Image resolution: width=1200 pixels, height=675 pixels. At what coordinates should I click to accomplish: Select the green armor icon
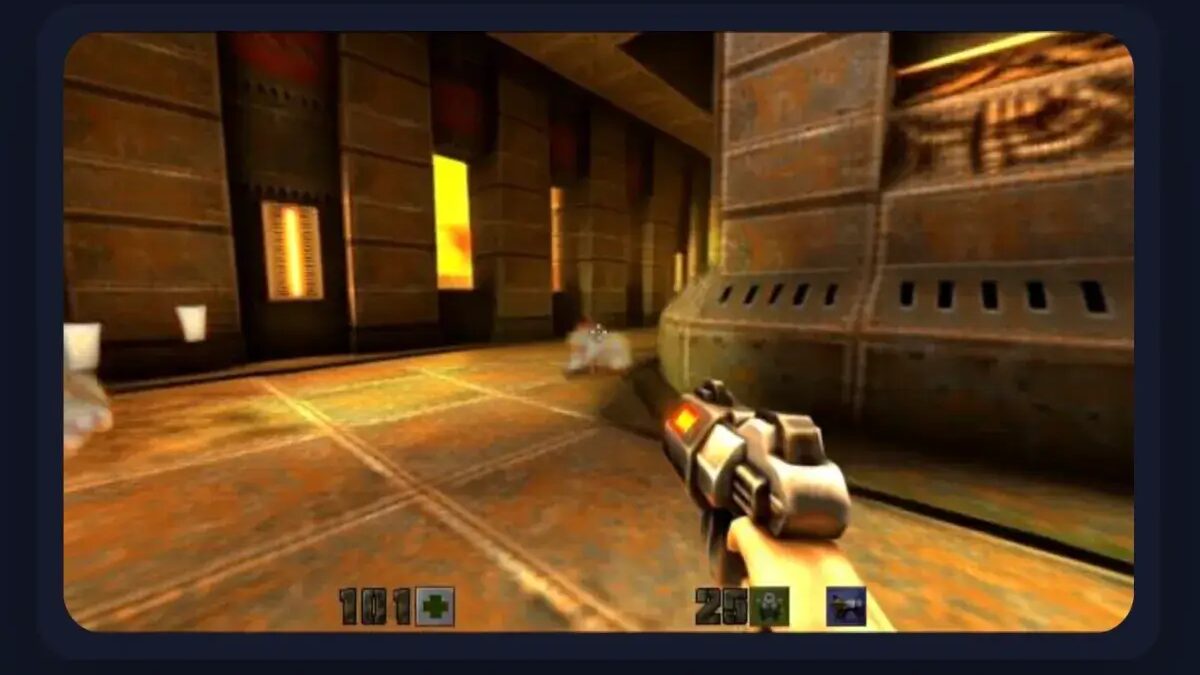tap(769, 607)
